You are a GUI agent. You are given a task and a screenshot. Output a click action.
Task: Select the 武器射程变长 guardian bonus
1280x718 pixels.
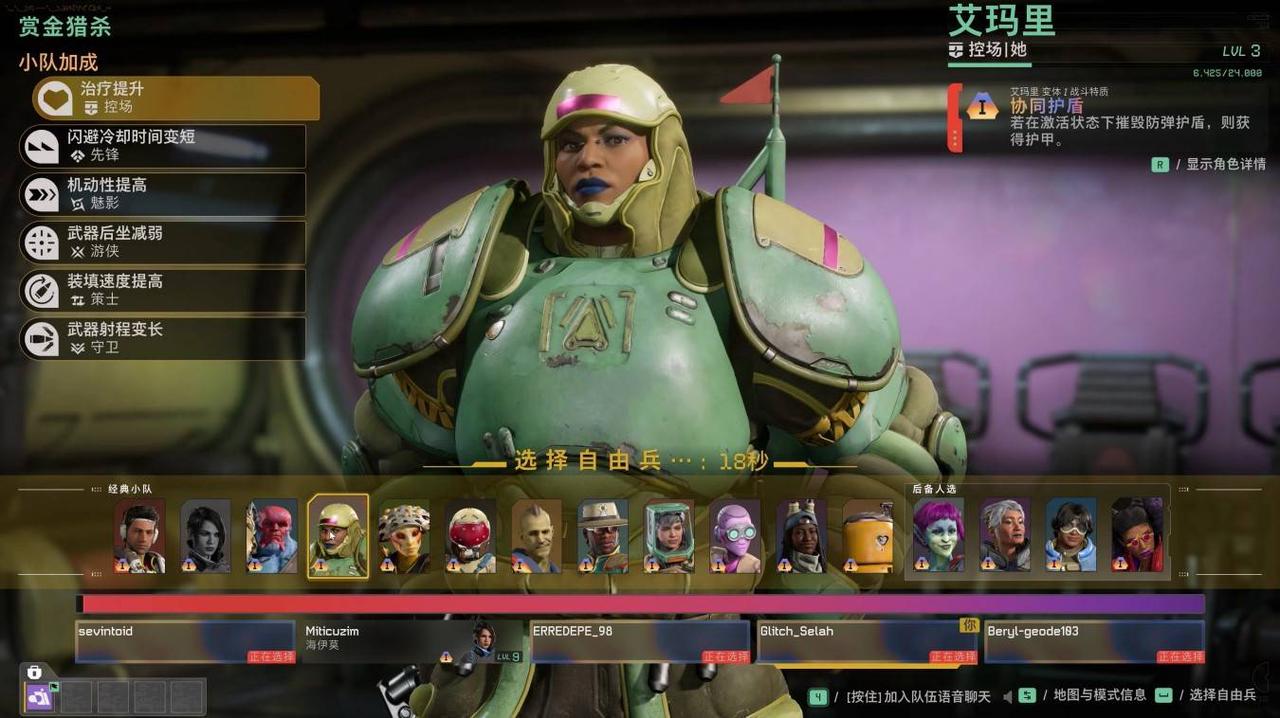point(163,338)
